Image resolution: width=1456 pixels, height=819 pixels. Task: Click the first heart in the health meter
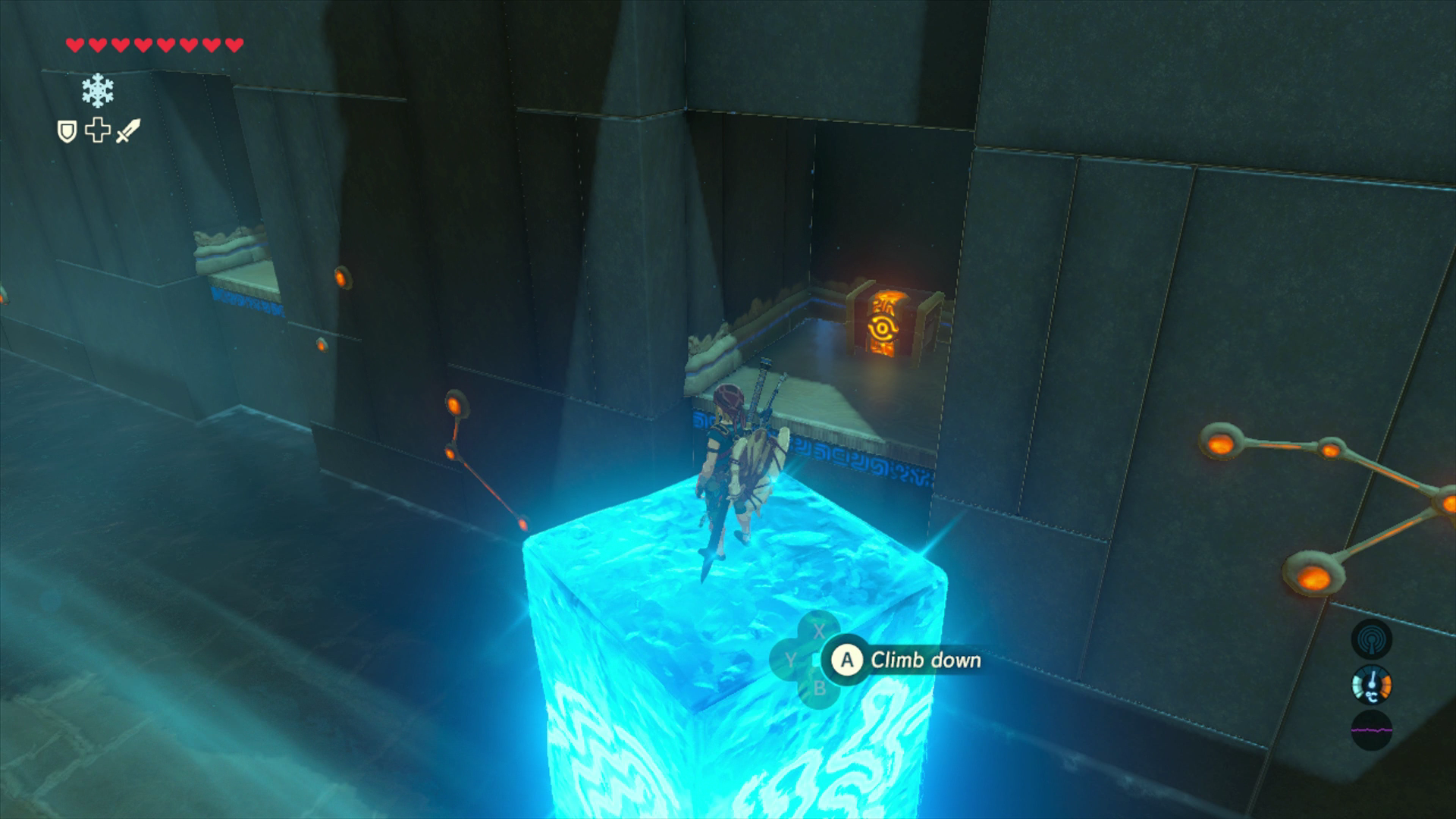(x=74, y=43)
